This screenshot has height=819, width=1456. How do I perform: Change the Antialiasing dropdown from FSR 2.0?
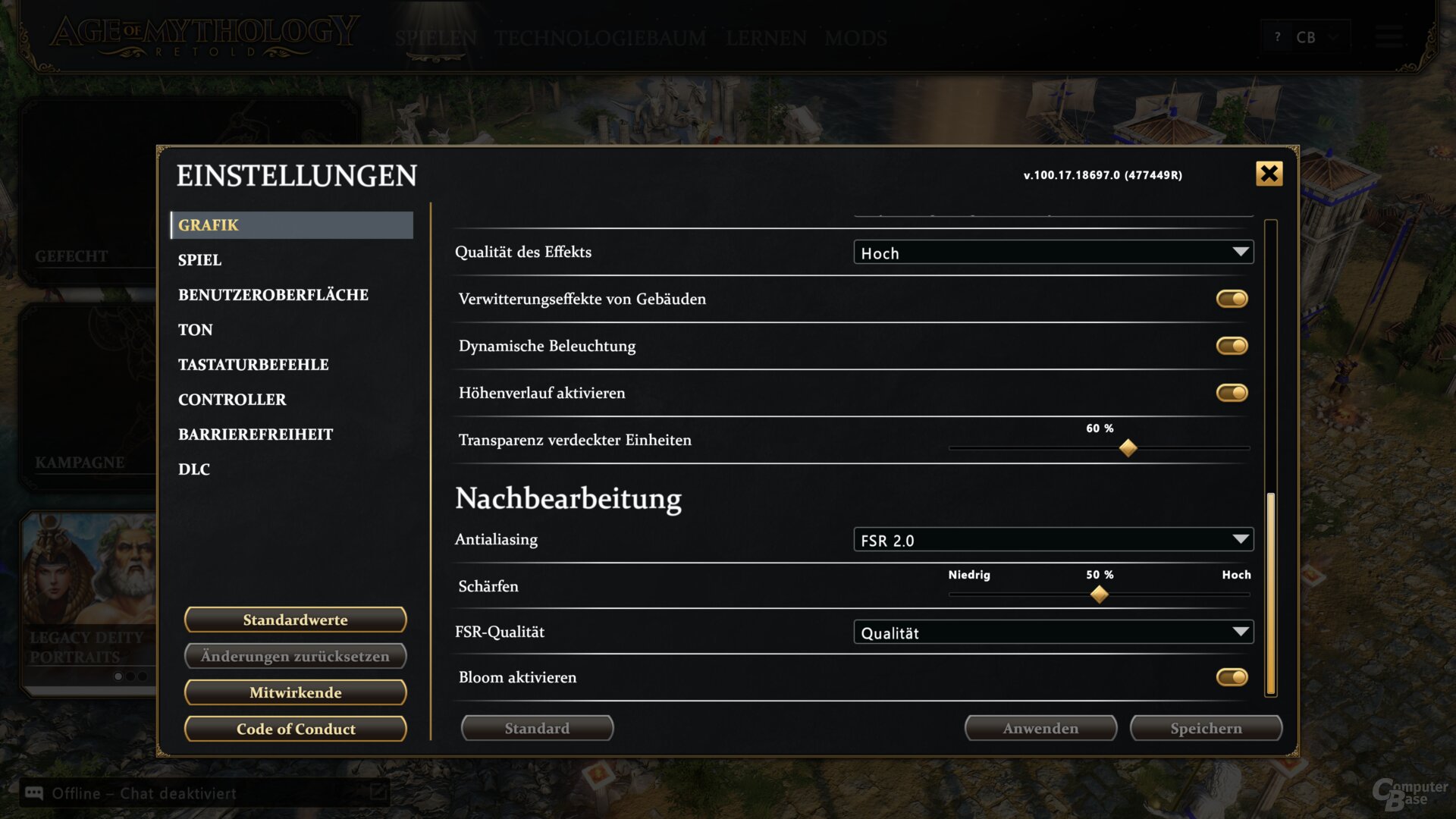tap(1053, 539)
